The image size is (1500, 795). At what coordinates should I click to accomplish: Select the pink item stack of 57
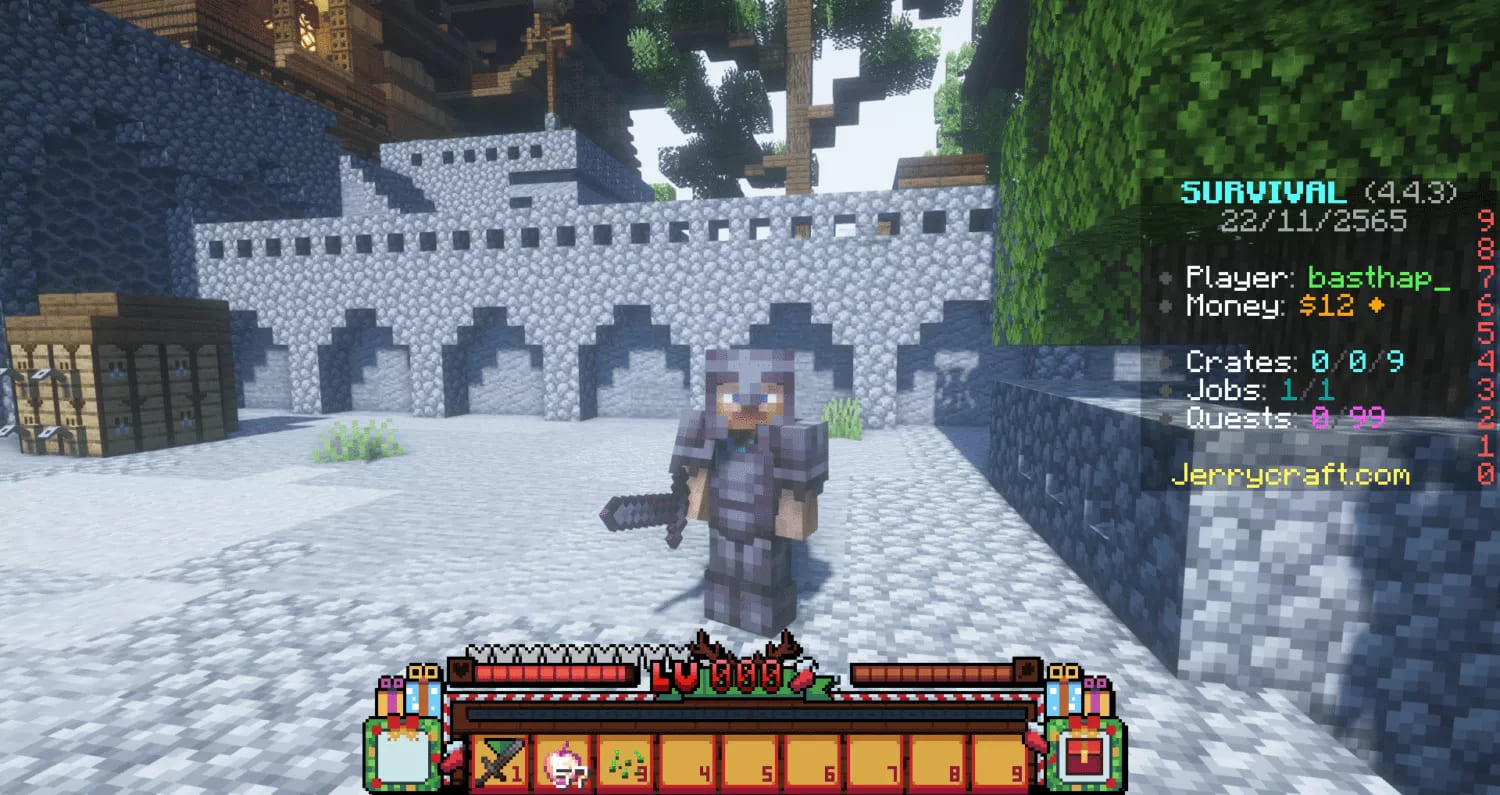pyautogui.click(x=562, y=764)
